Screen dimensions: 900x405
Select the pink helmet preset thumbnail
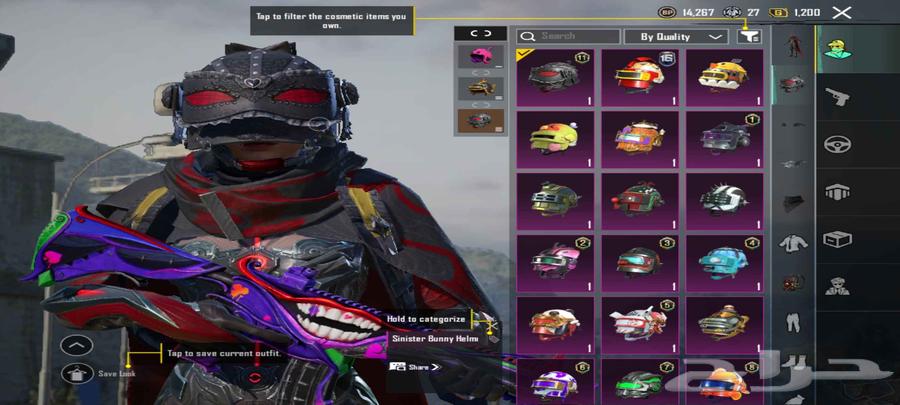[x=479, y=56]
